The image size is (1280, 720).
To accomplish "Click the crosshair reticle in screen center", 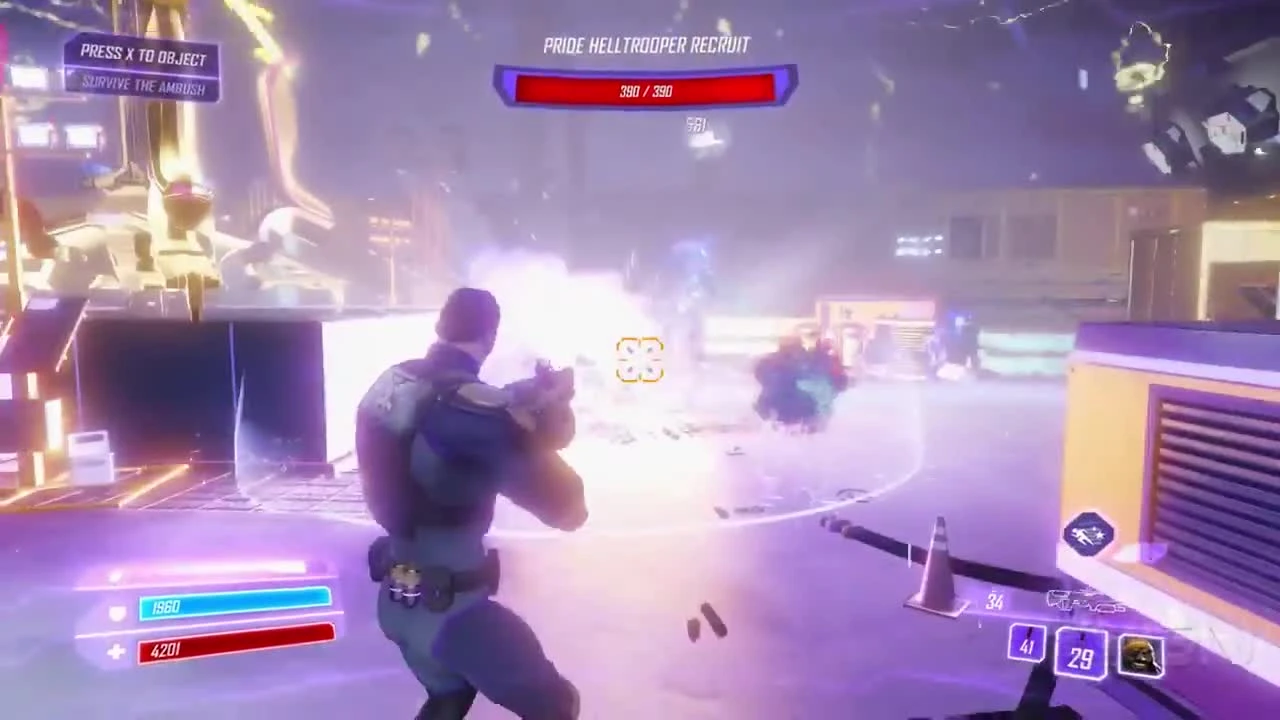I will click(x=639, y=361).
